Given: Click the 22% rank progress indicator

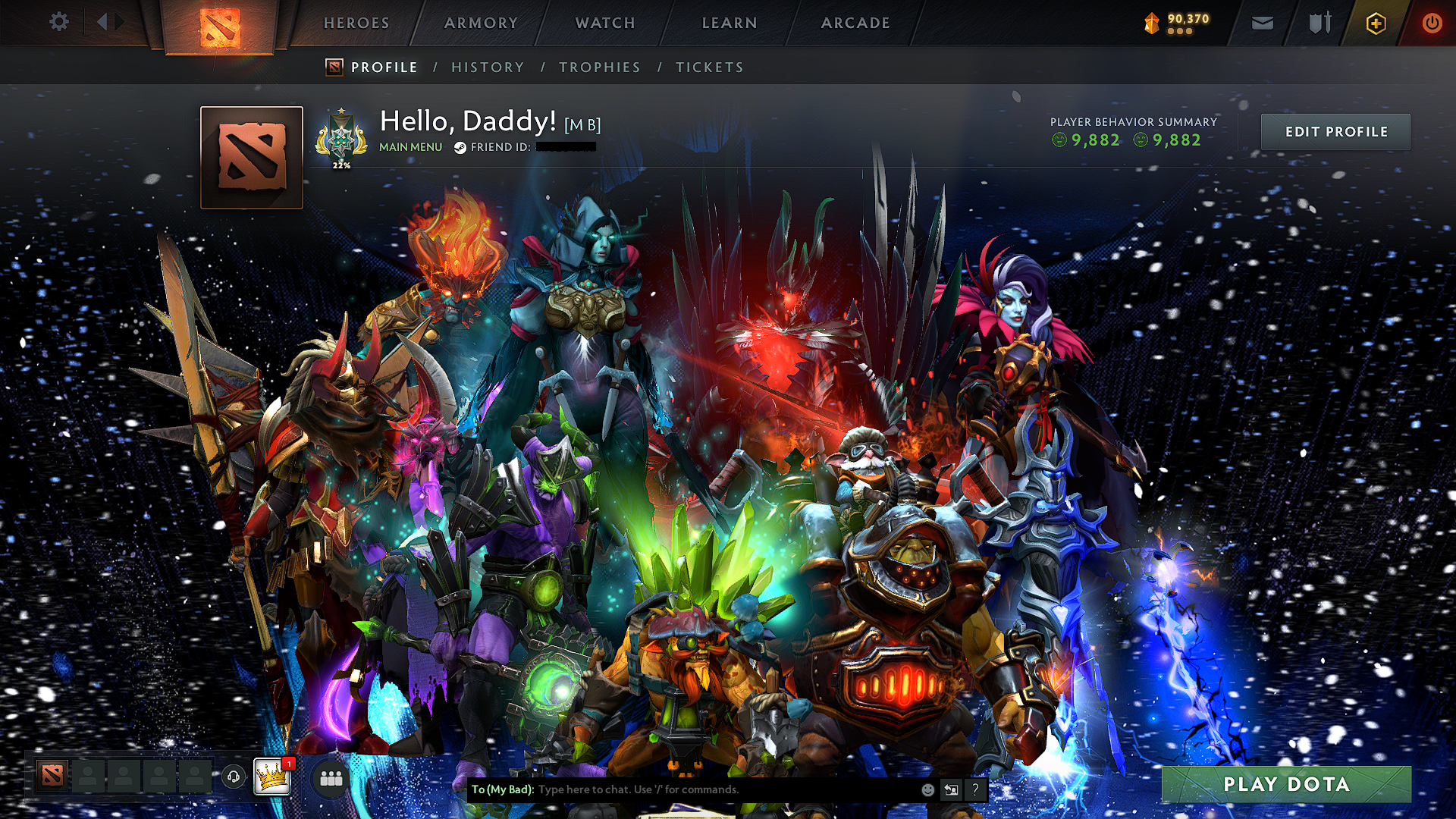Looking at the screenshot, I should click(341, 163).
